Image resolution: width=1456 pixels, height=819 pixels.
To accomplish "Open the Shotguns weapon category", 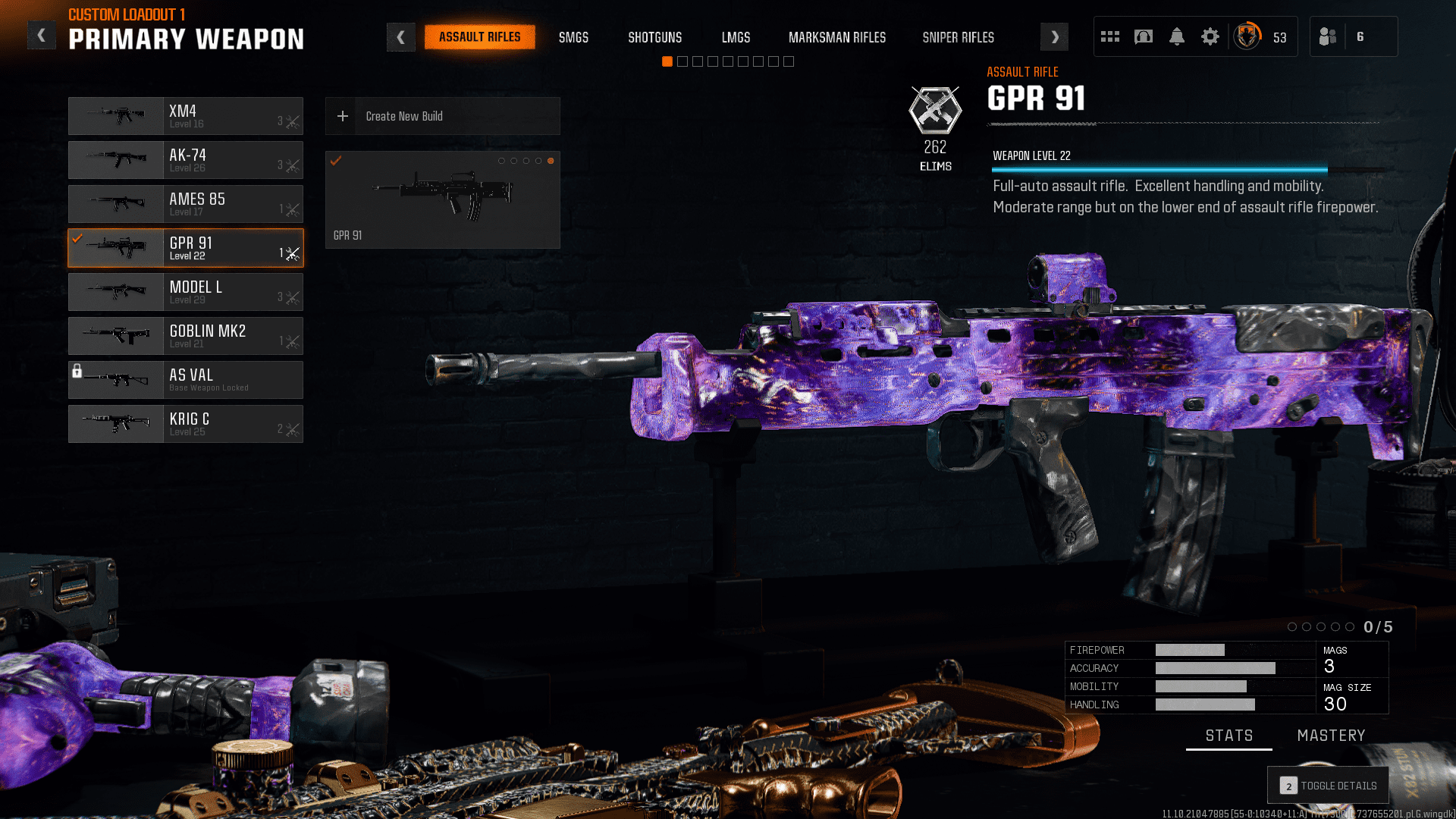I will coord(654,37).
